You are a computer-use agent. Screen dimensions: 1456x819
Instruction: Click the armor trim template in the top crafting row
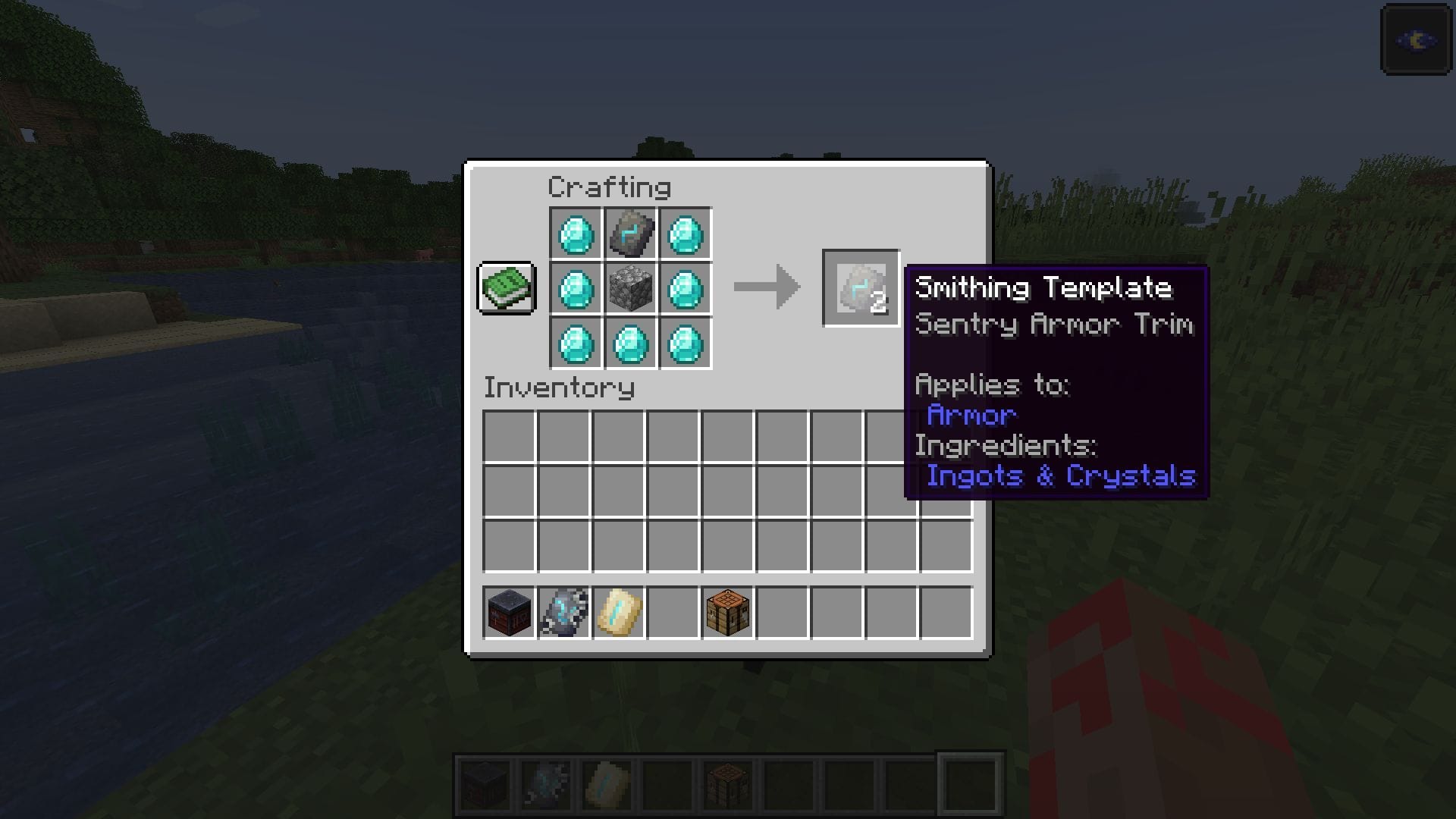(630, 233)
